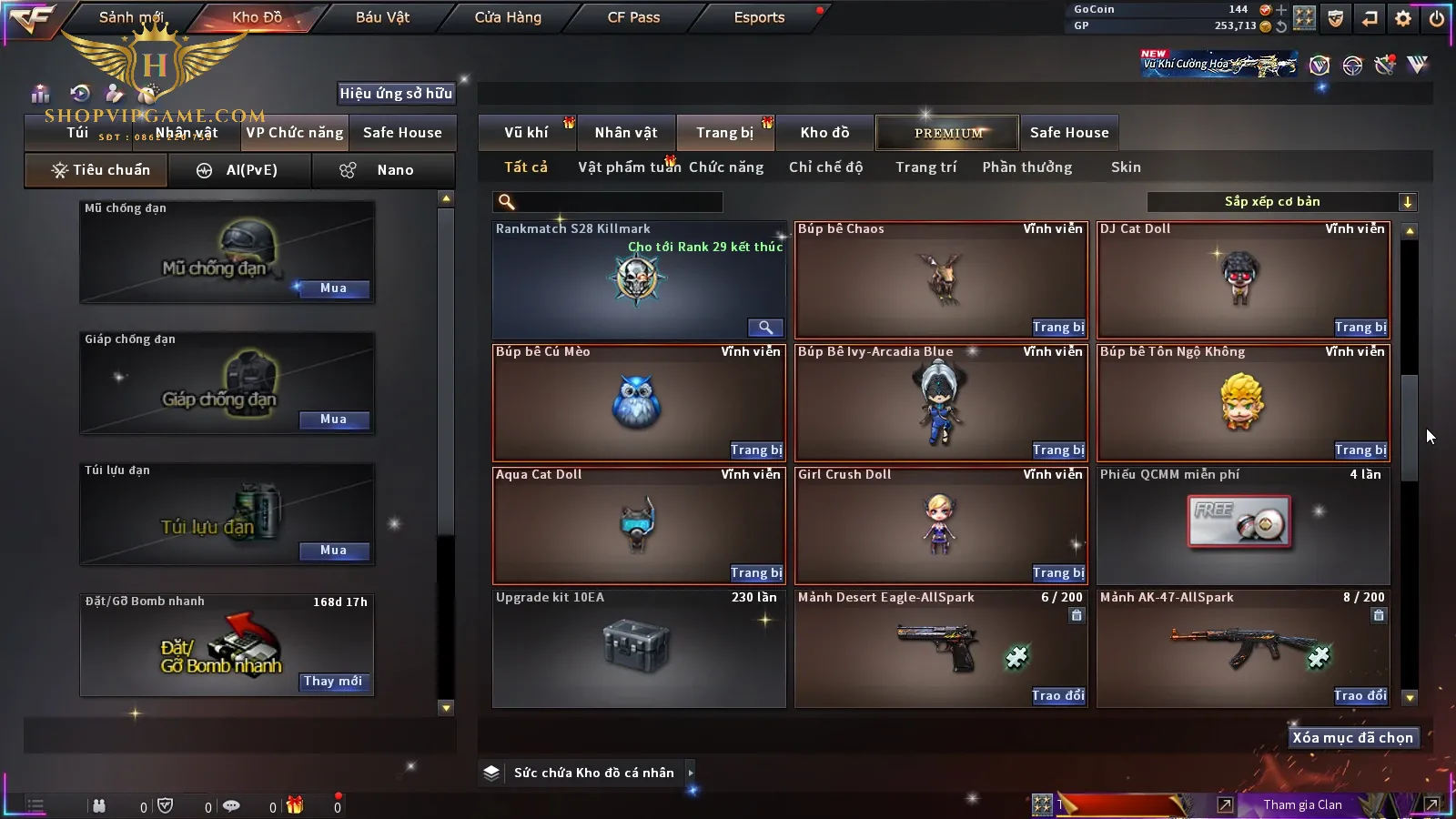1456x819 pixels.
Task: Click Xóa mục đã chọn button
Action: tap(1352, 738)
